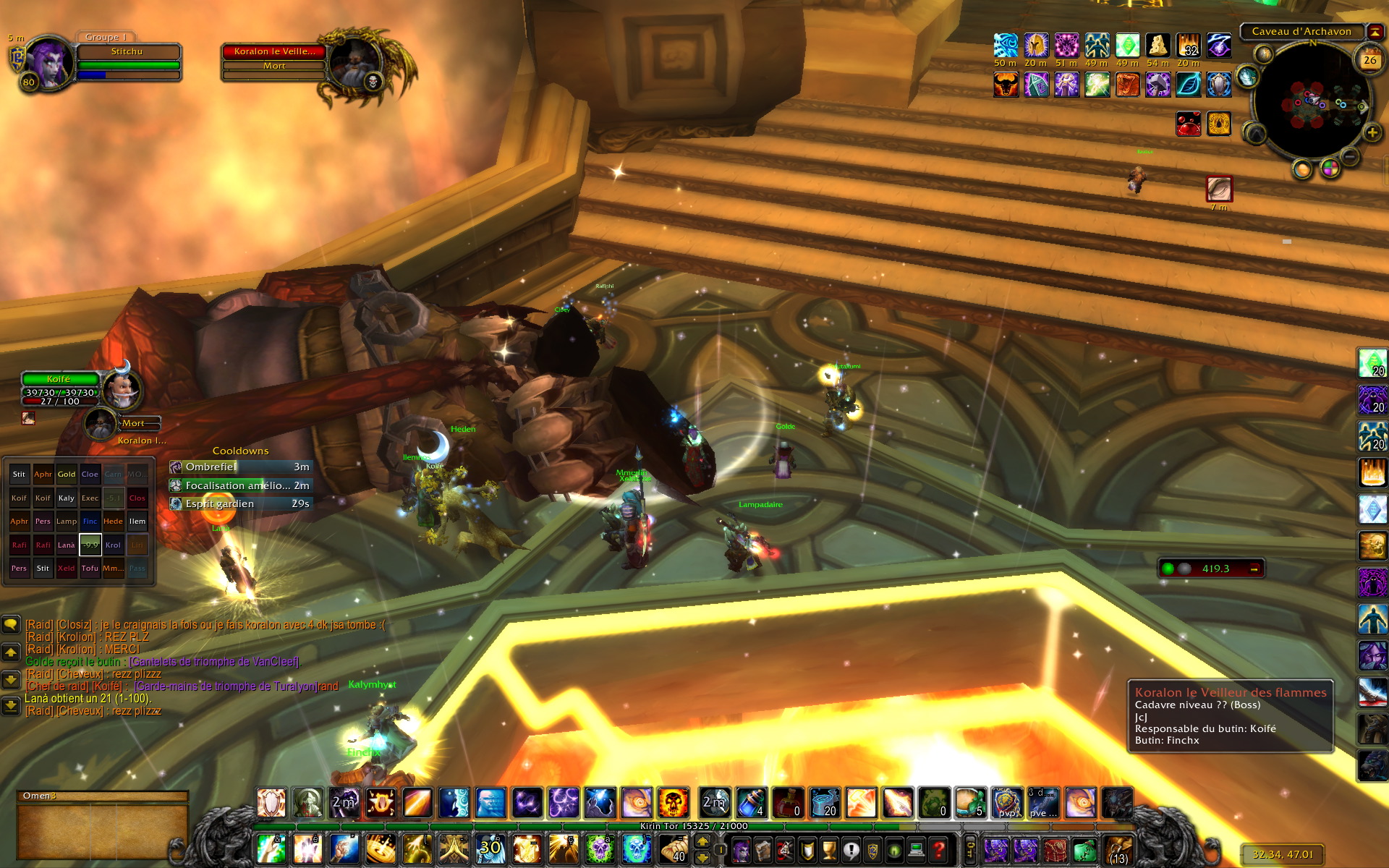The width and height of the screenshot is (1389, 868).
Task: Click the cheese wedge buff icon
Action: (x=1157, y=46)
